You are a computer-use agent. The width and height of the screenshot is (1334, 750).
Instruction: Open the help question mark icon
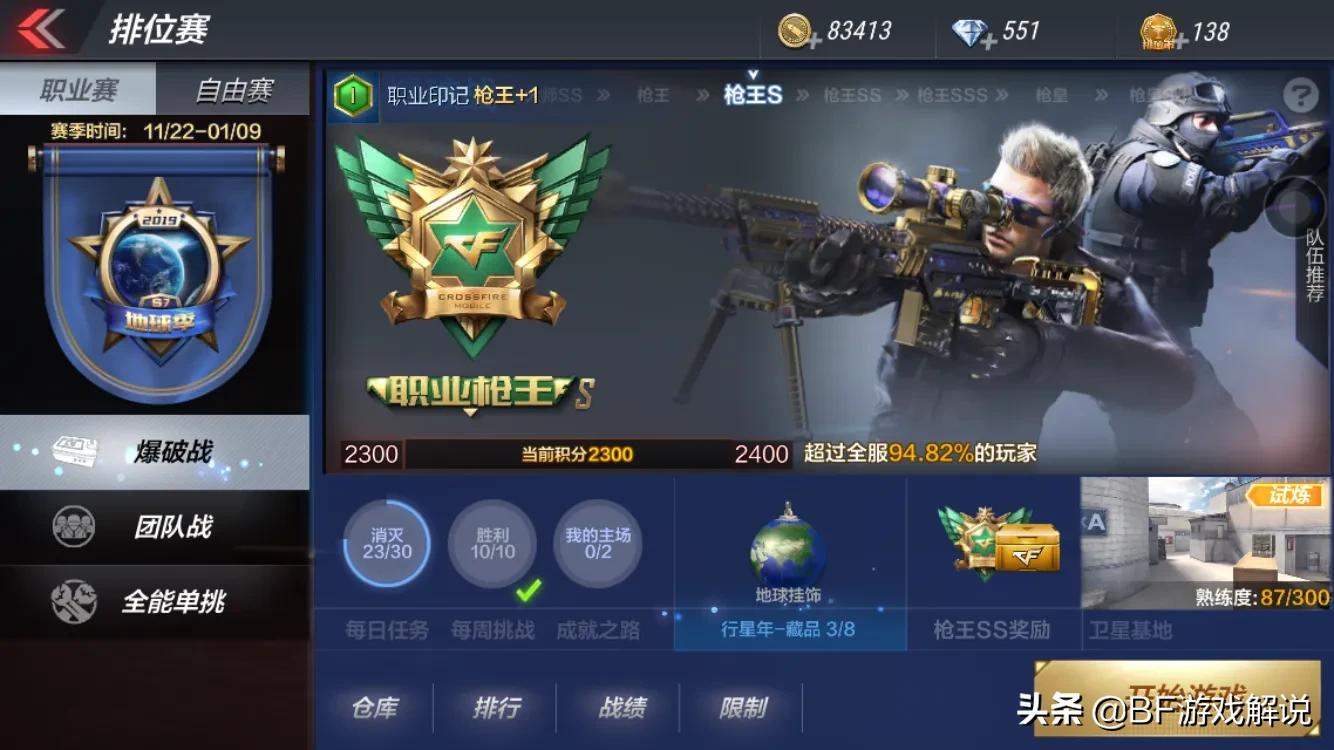coord(1301,96)
